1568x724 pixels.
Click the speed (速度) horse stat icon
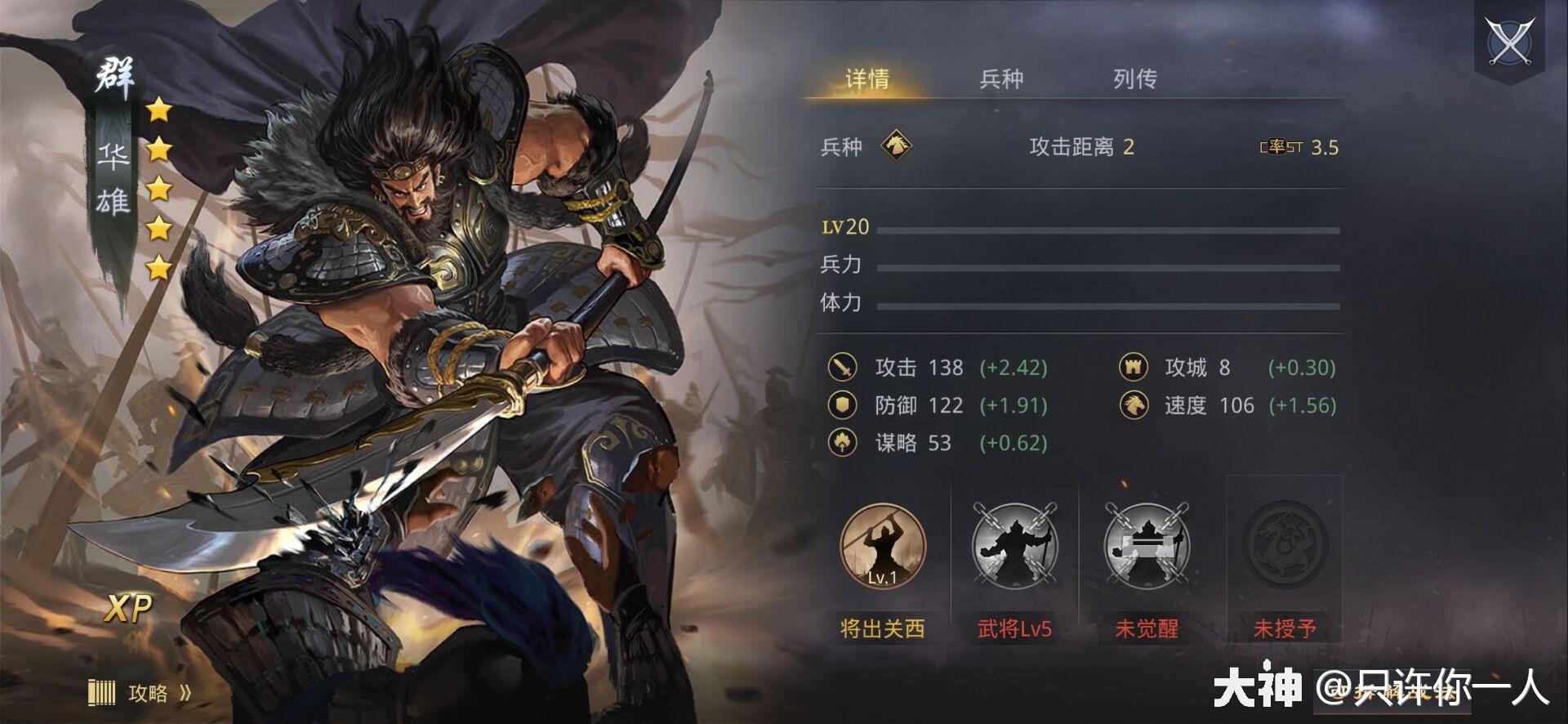[x=1134, y=405]
